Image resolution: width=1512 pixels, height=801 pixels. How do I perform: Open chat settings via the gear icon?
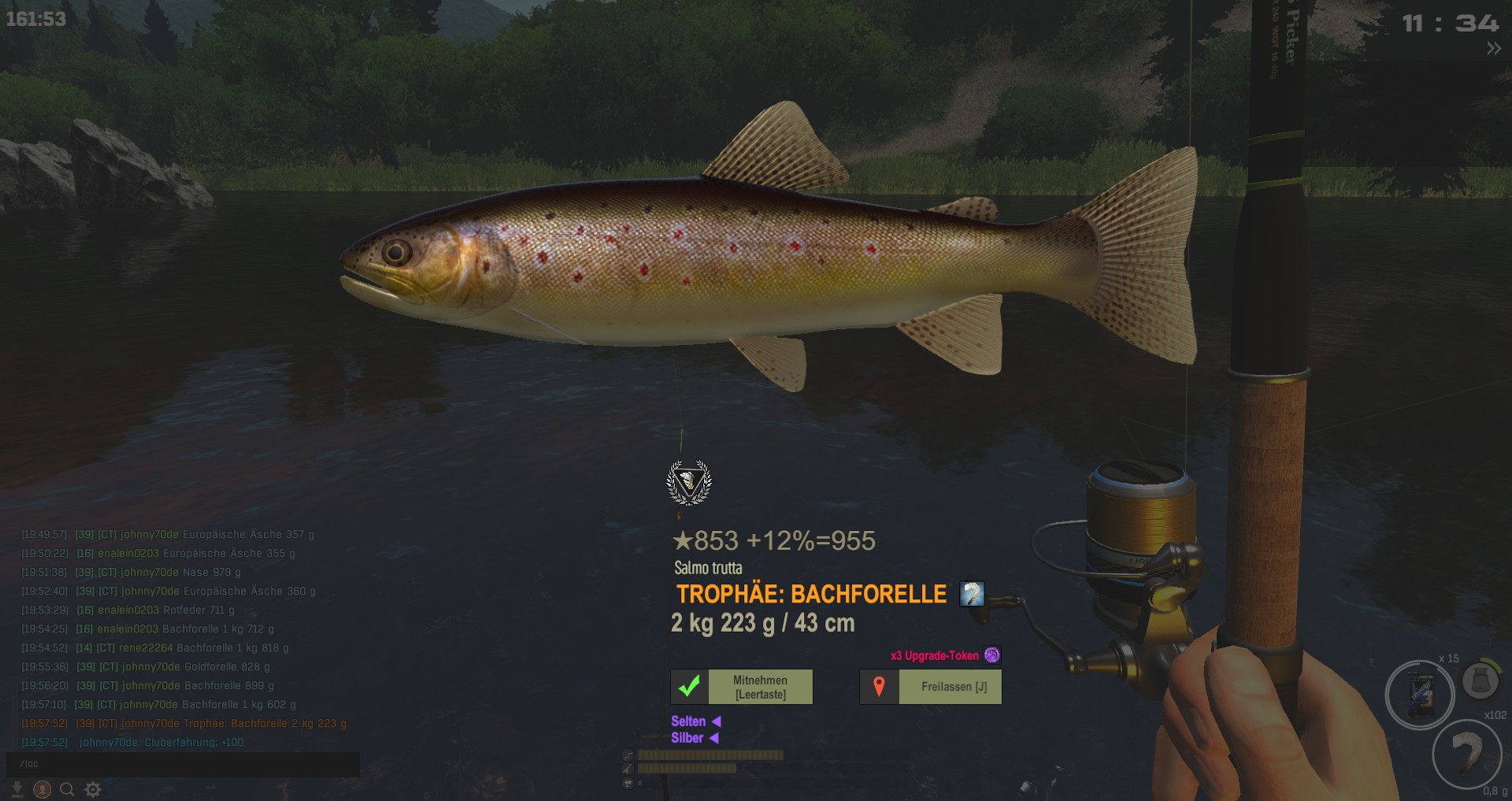pos(93,789)
